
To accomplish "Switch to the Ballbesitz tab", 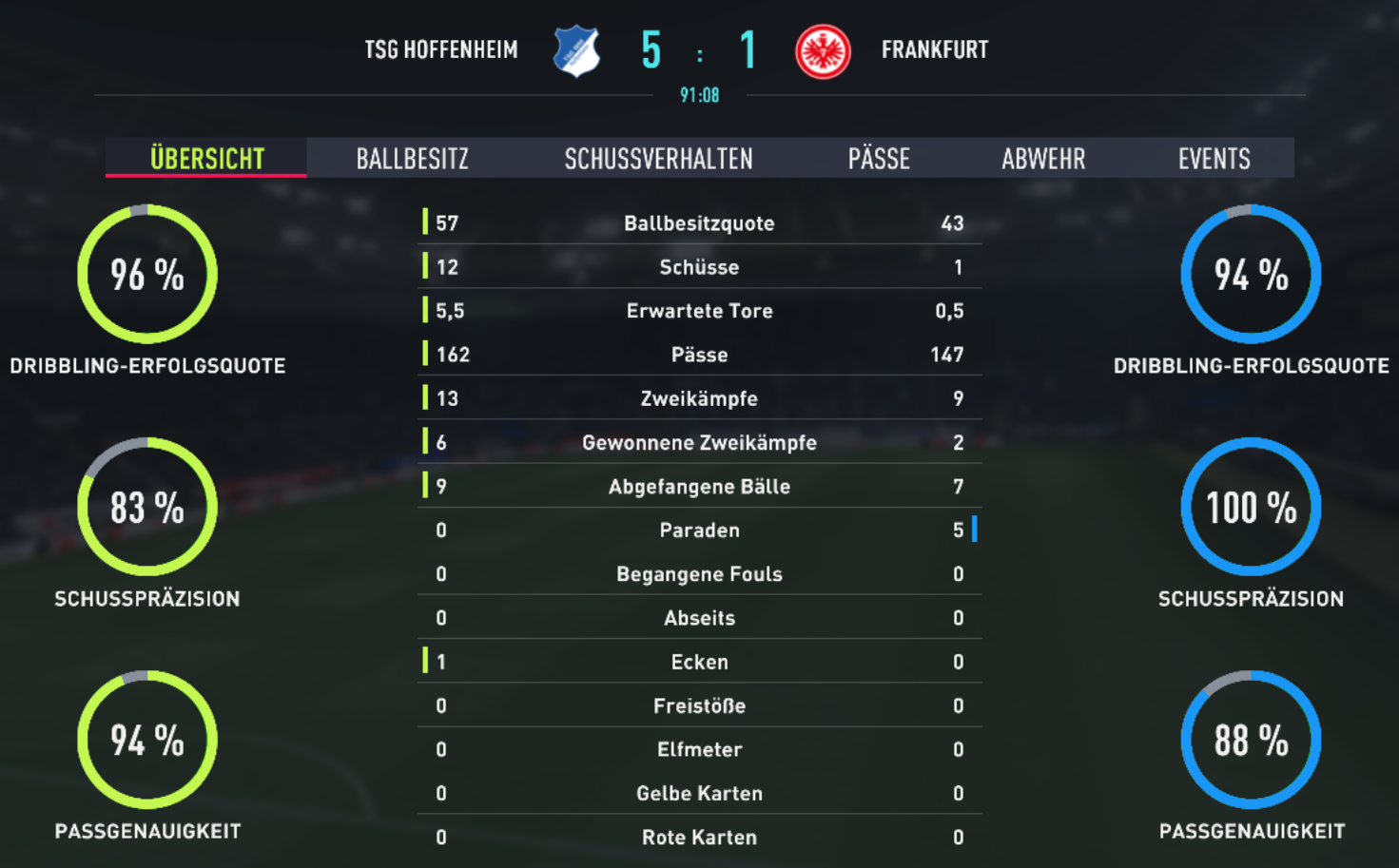I will pyautogui.click(x=412, y=158).
